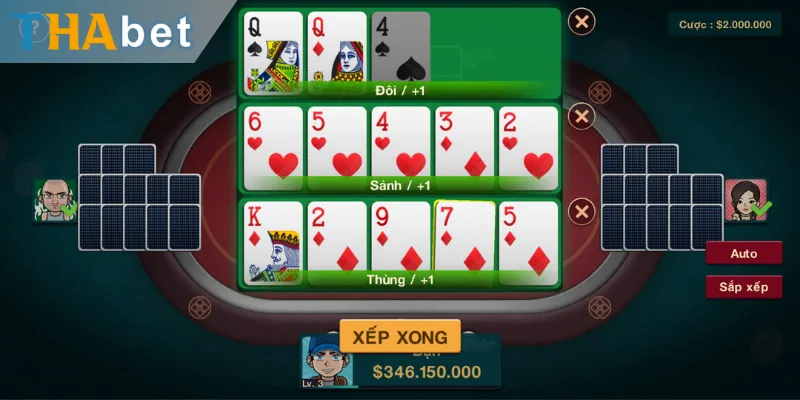Select the Queen of spades card

273,48
